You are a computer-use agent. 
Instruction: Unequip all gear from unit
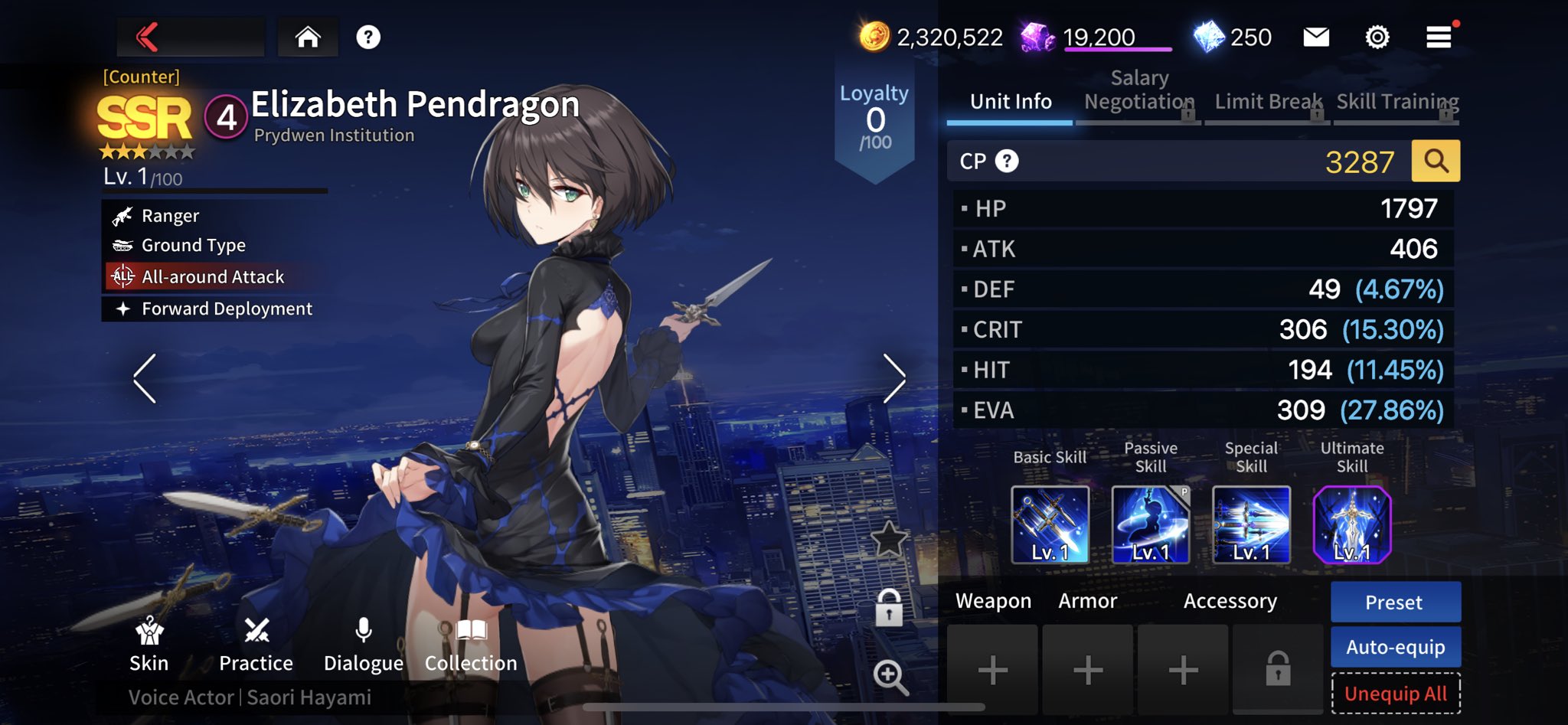tap(1395, 694)
